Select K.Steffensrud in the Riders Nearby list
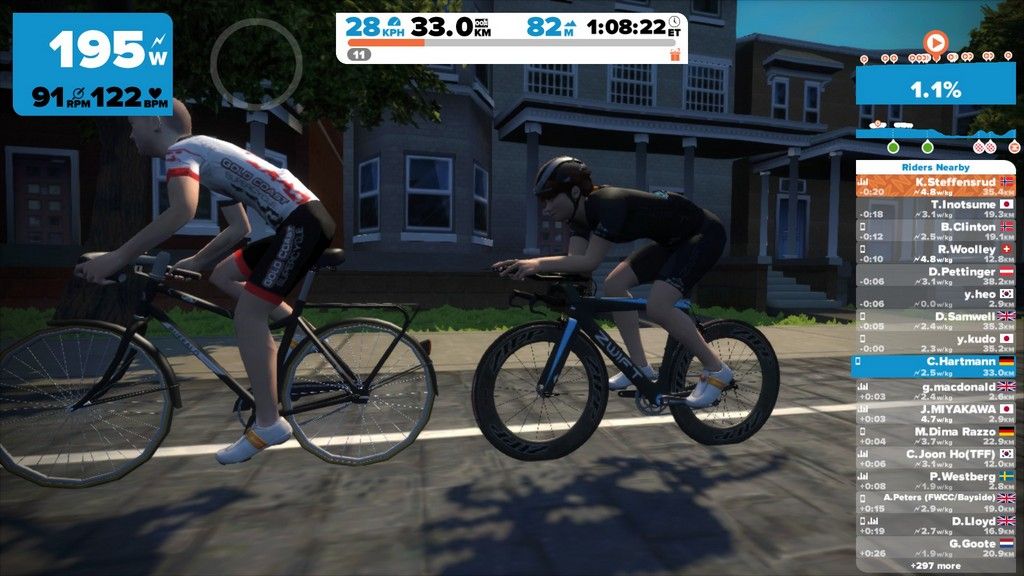1024x576 pixels. point(935,187)
